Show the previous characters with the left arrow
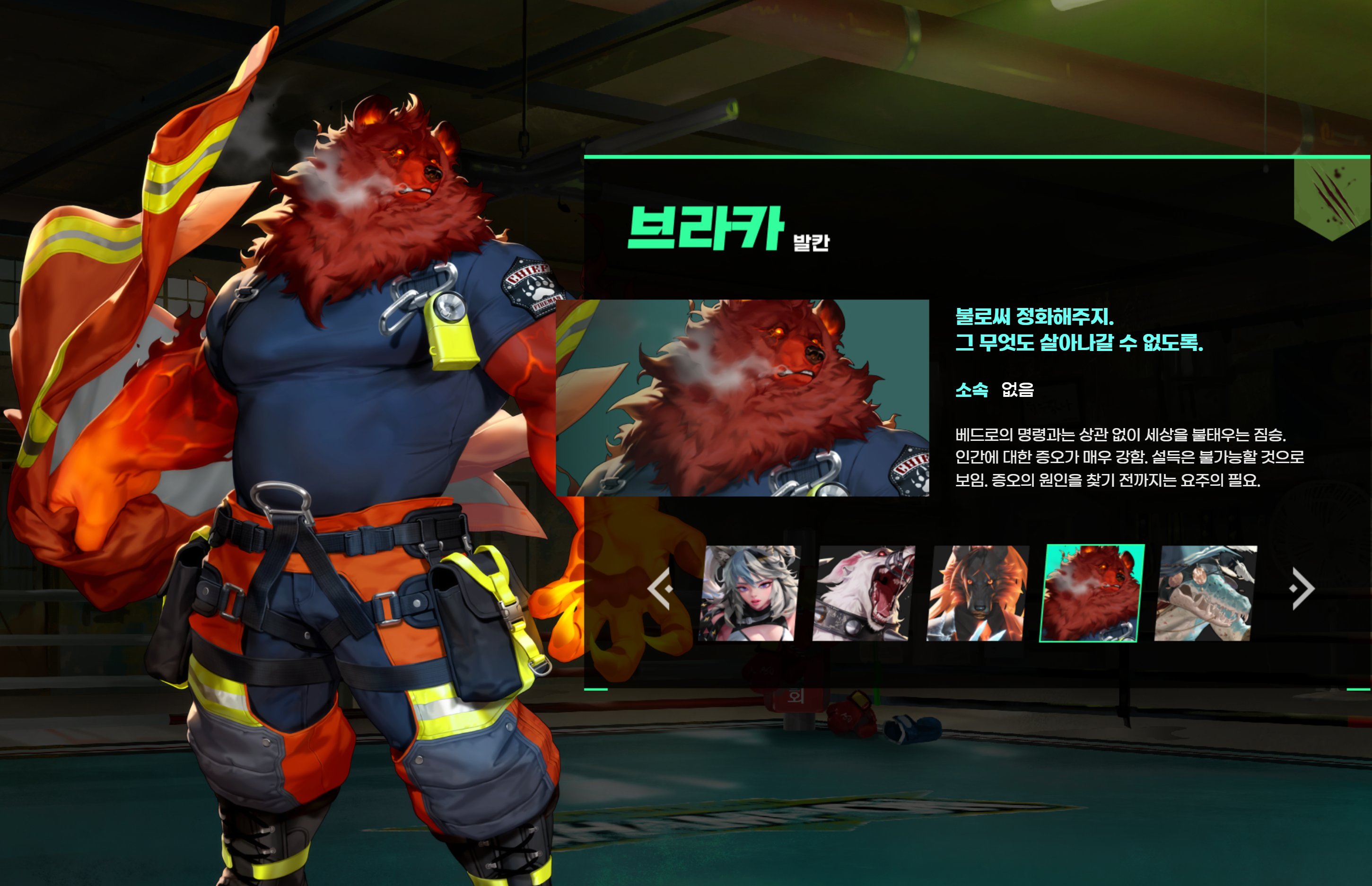The height and width of the screenshot is (886, 1372). click(660, 588)
